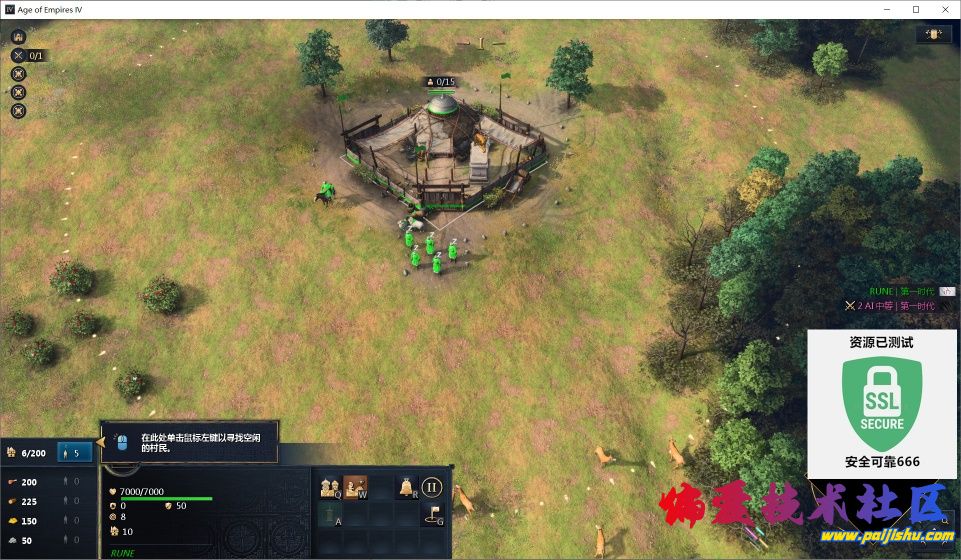The width and height of the screenshot is (961, 560).
Task: Select the 2 AI player entry
Action: (x=889, y=305)
